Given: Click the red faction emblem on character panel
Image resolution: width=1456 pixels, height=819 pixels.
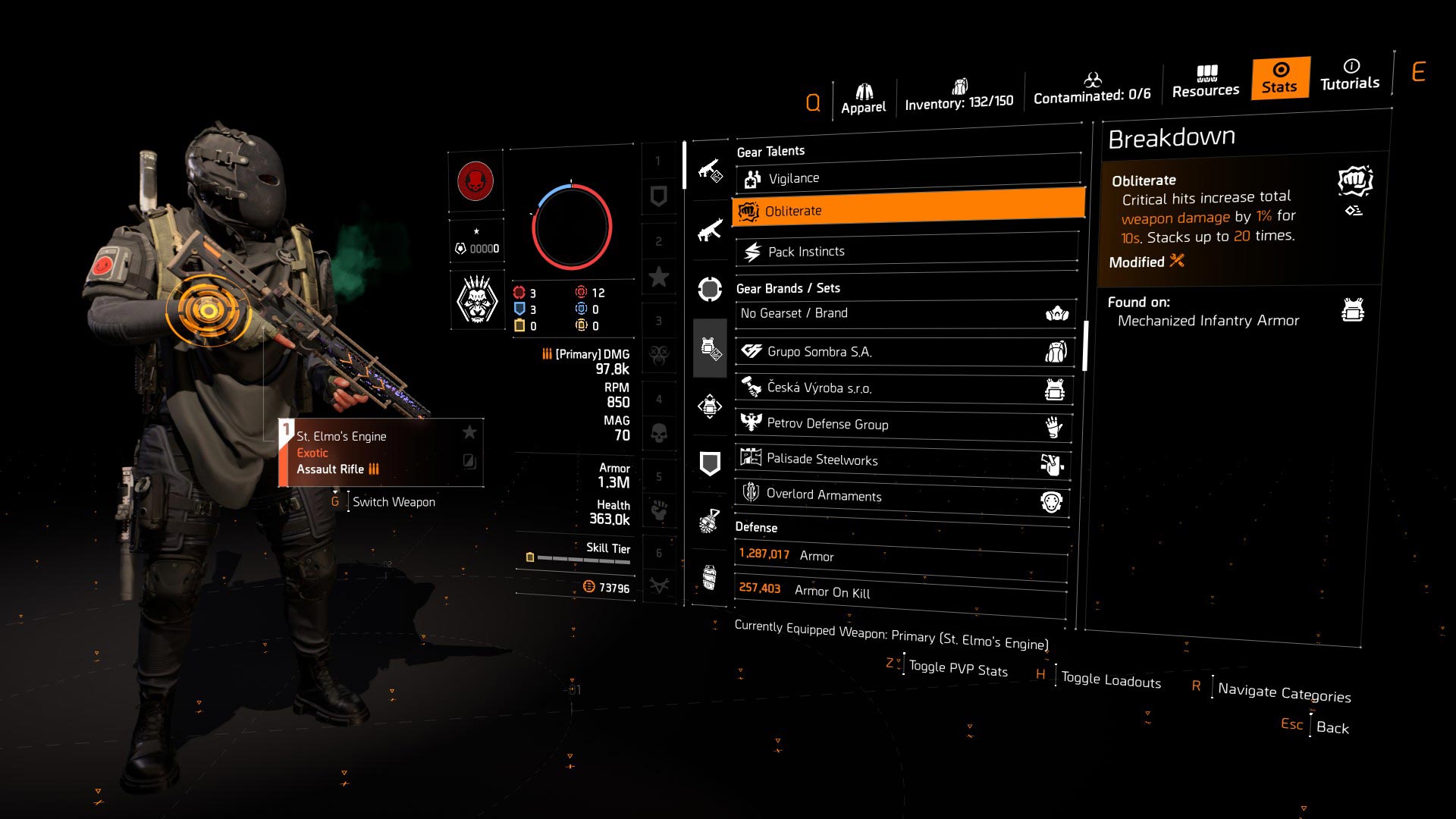Looking at the screenshot, I should coord(475,182).
